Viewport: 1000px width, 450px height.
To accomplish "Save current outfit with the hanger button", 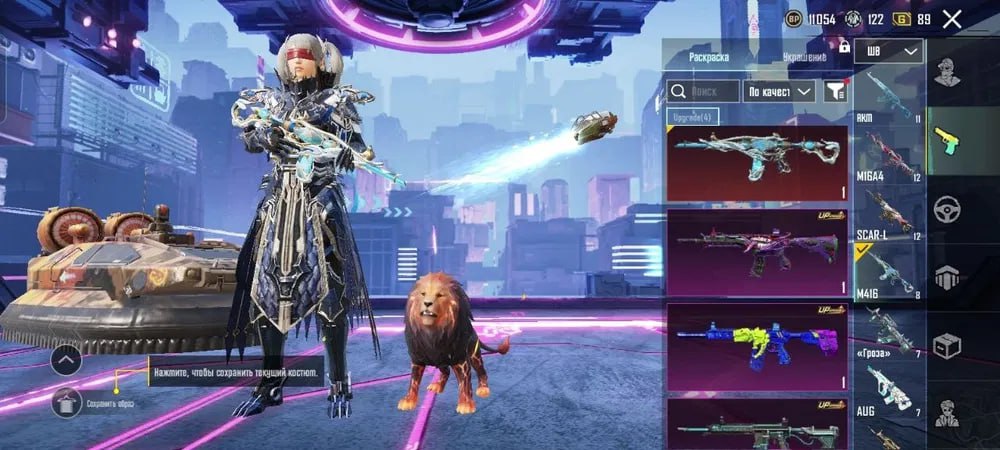I will pos(67,401).
